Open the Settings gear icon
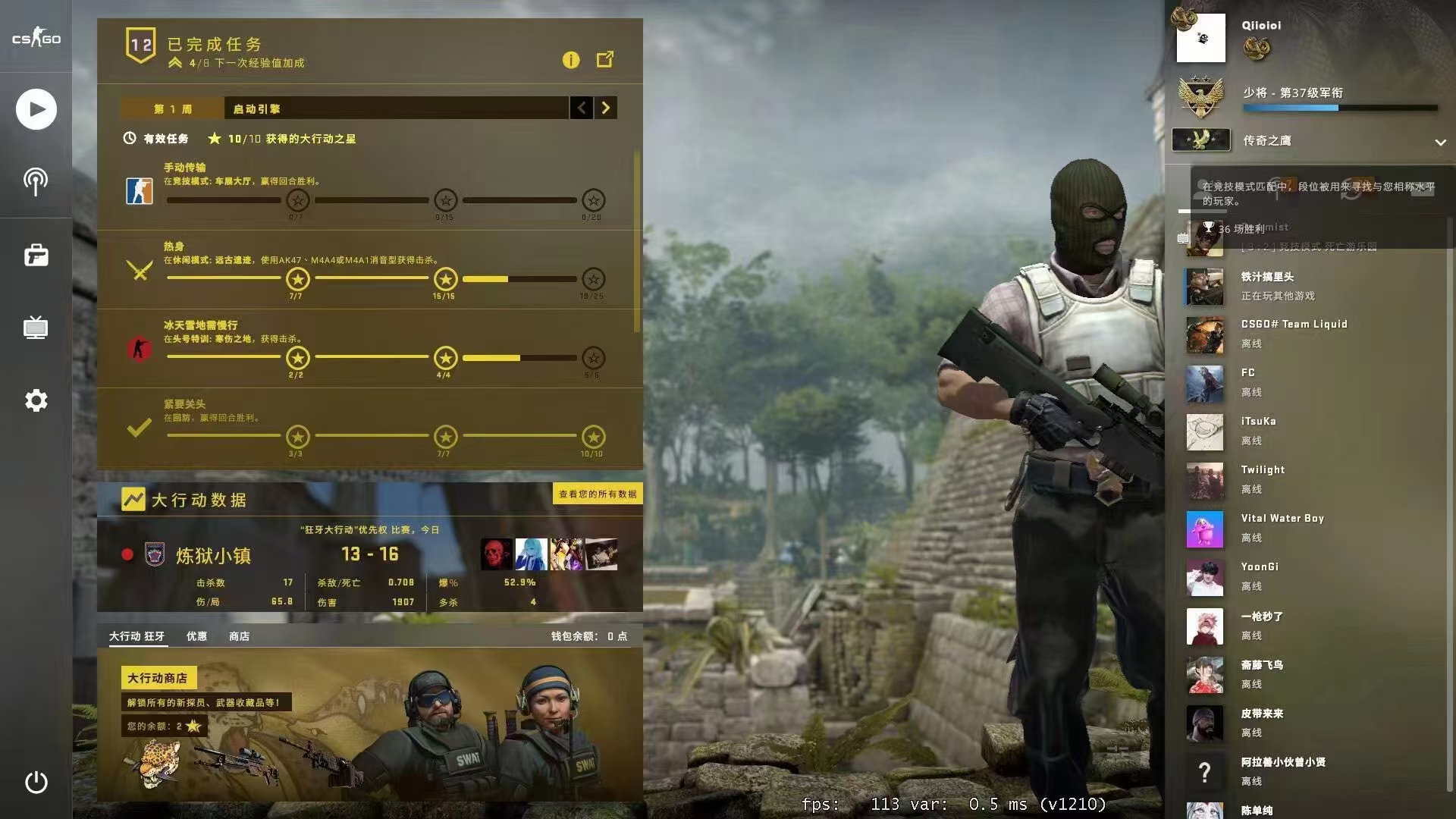The height and width of the screenshot is (819, 1456). coord(36,400)
